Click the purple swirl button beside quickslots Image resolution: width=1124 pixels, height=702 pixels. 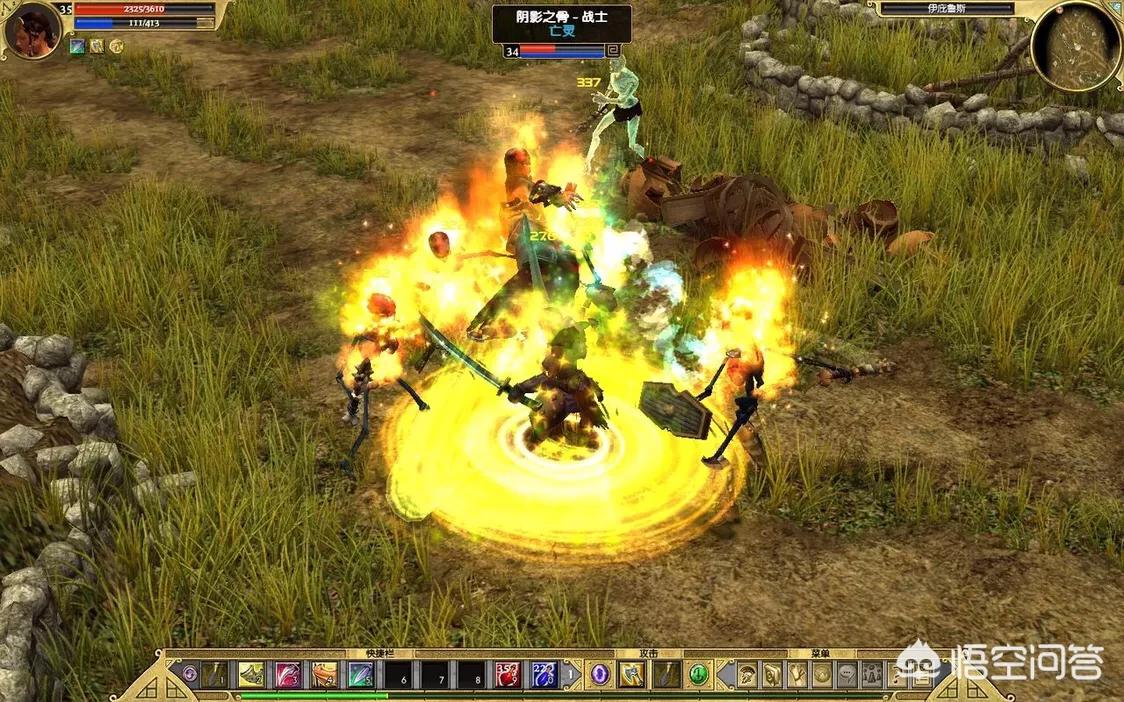189,675
